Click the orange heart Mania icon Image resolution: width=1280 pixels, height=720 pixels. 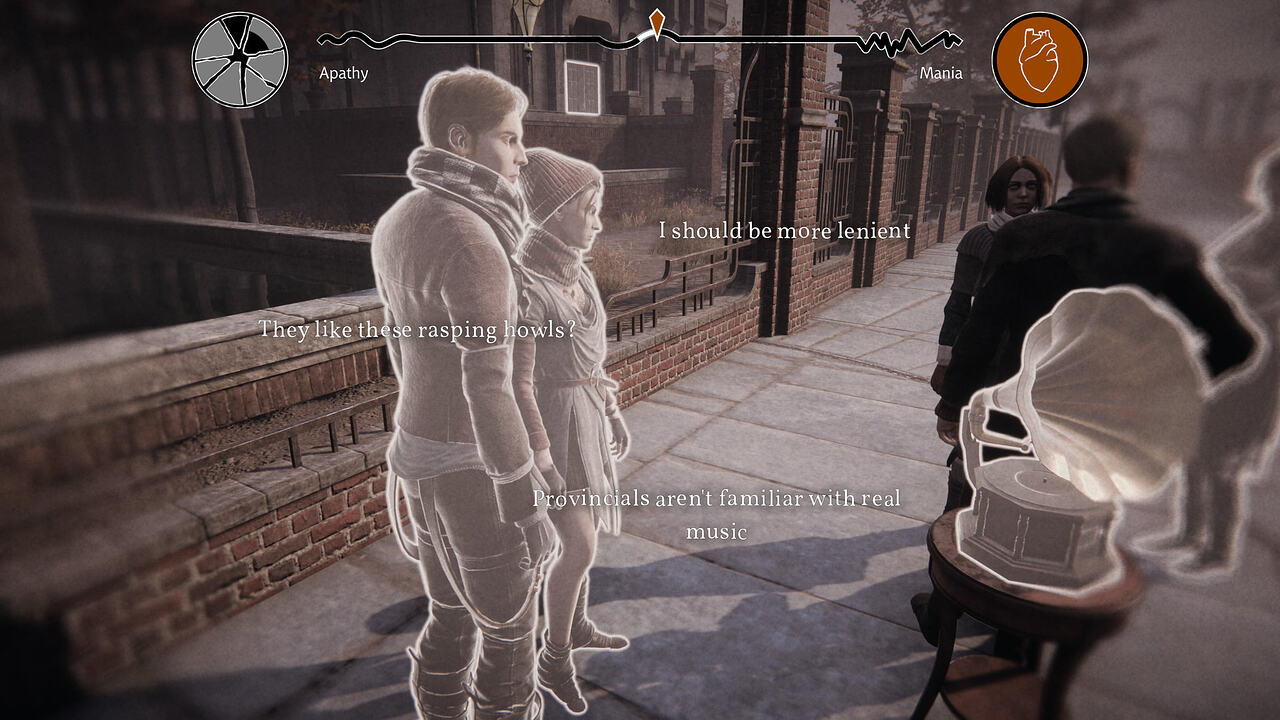1039,60
